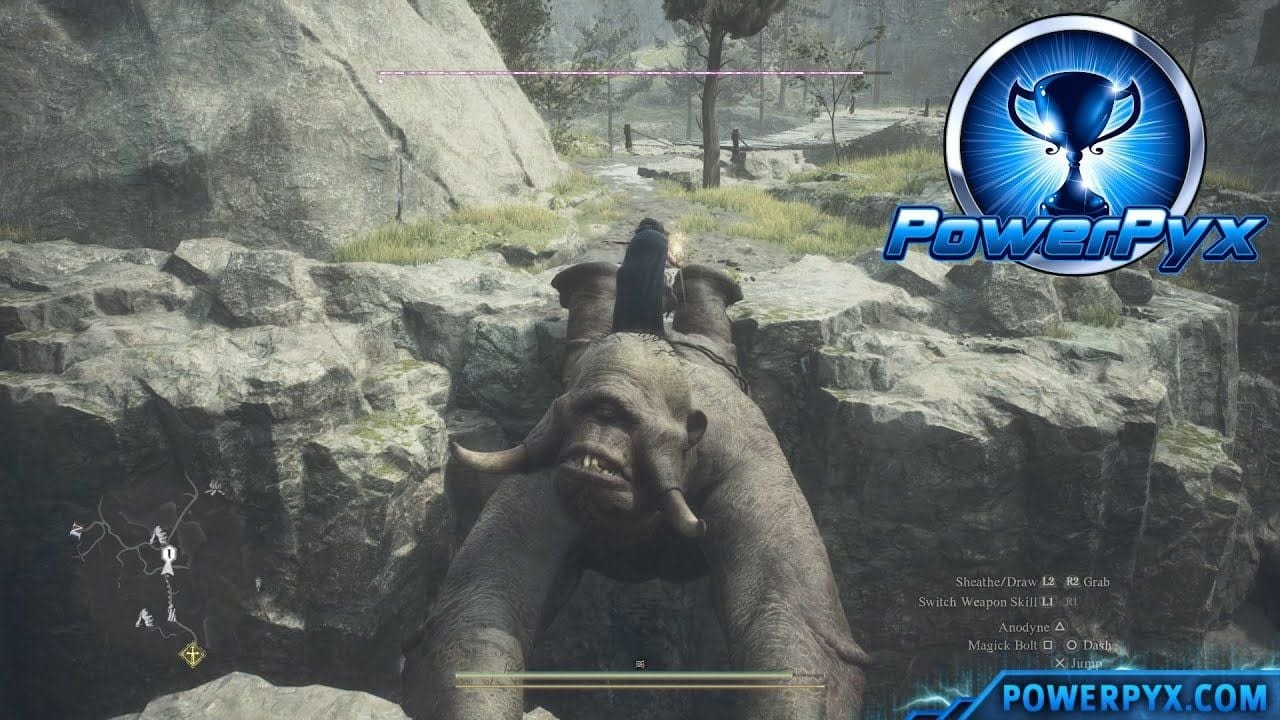
Task: Click the ○ Dash button icon
Action: click(x=1072, y=644)
